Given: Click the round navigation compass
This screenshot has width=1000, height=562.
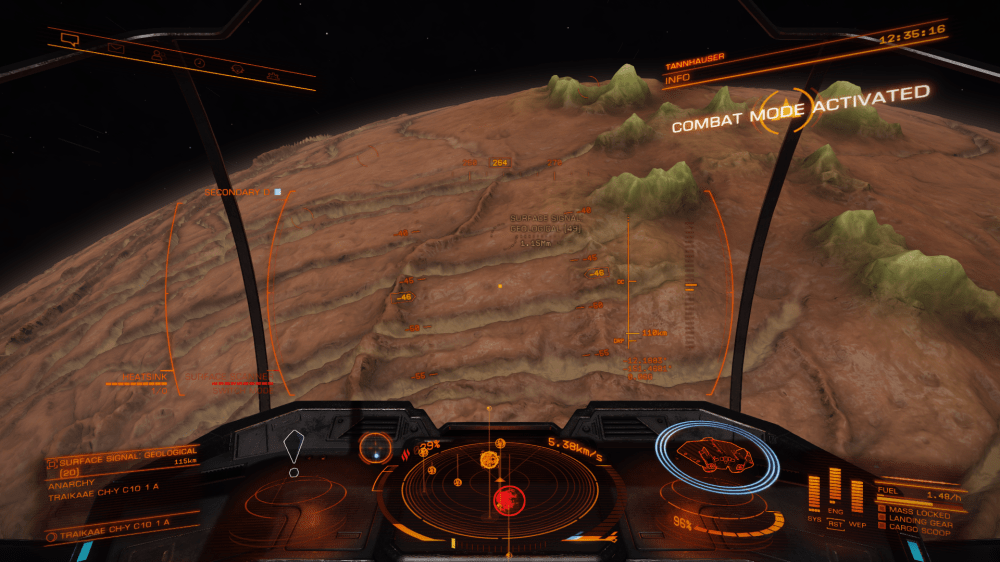Looking at the screenshot, I should pos(376,445).
